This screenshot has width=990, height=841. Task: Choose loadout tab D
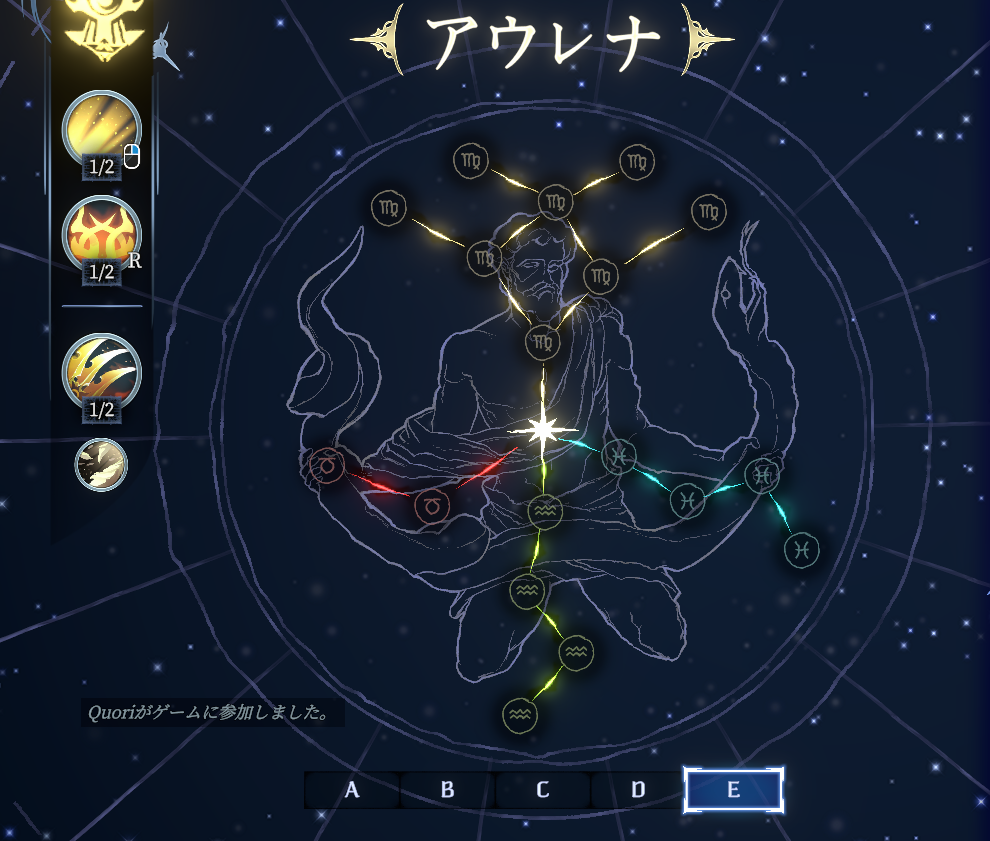[x=638, y=790]
